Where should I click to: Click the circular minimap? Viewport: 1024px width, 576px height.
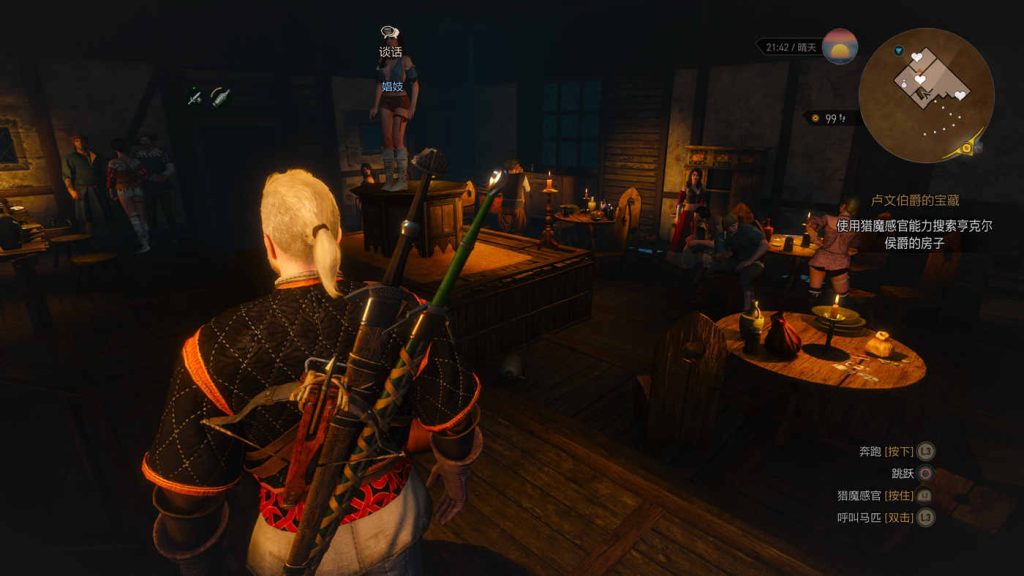(x=926, y=95)
